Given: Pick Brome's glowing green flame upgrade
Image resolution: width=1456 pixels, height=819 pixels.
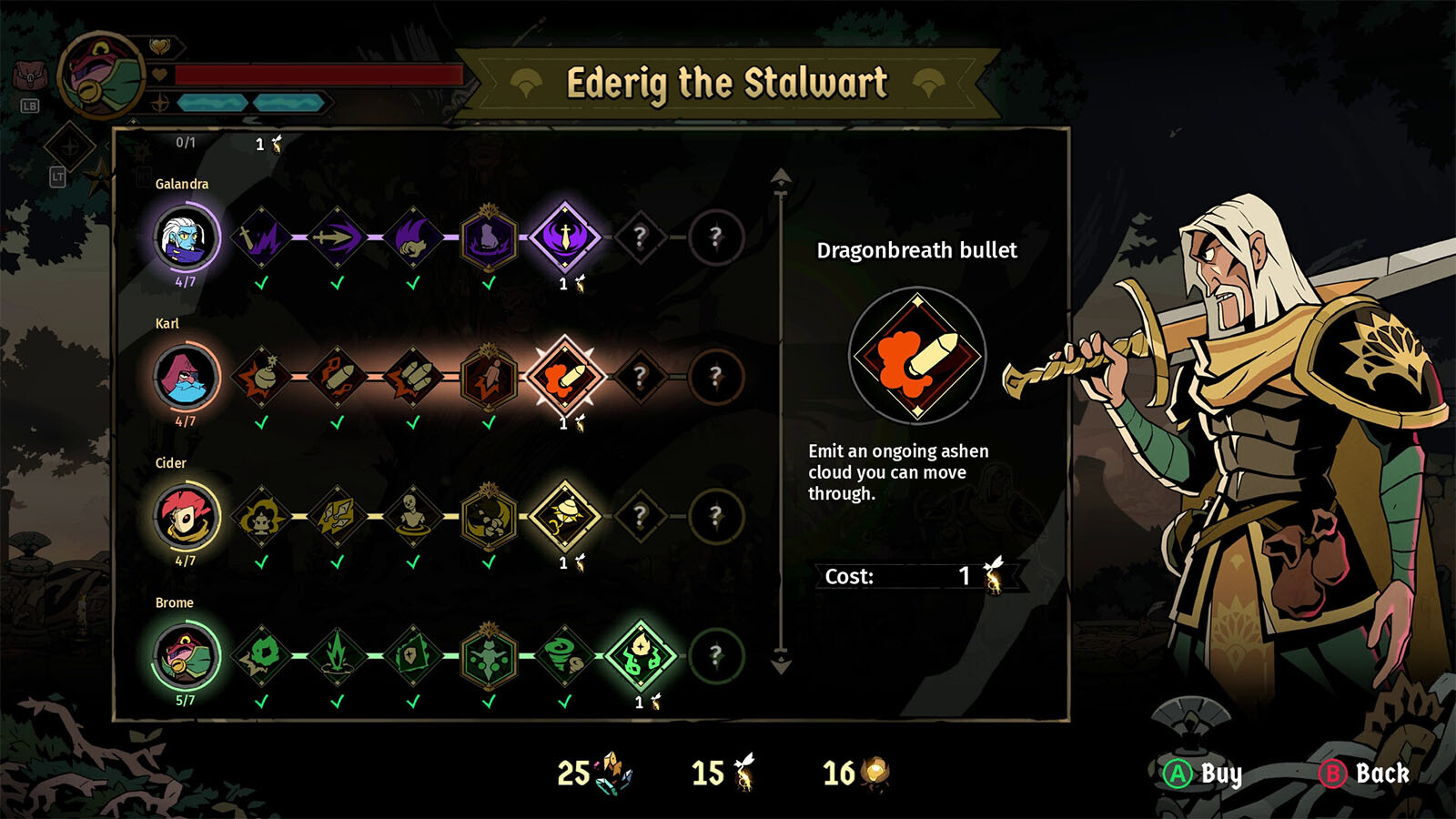Looking at the screenshot, I should (x=641, y=655).
